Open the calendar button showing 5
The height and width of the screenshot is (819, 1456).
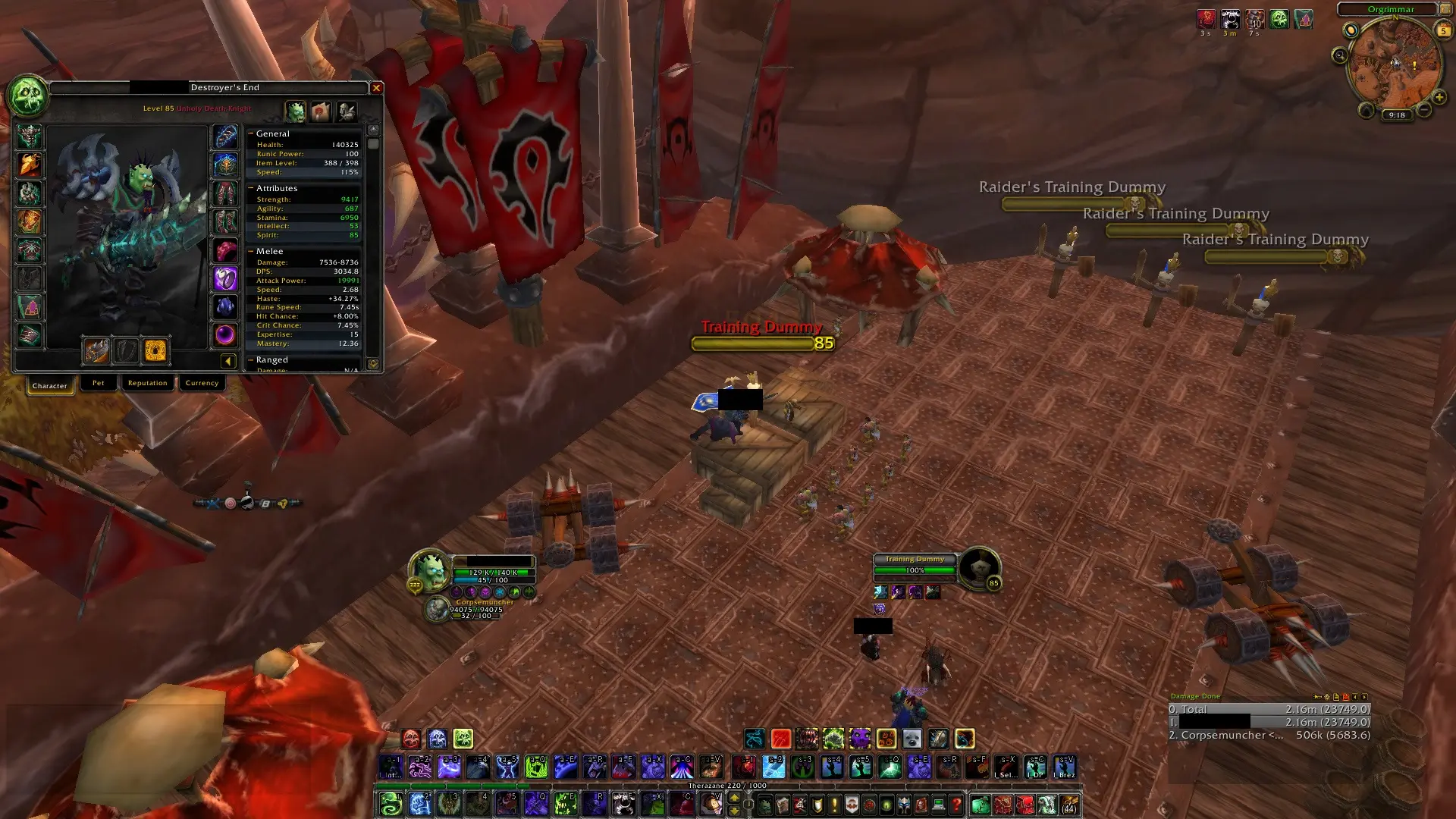click(x=1443, y=30)
